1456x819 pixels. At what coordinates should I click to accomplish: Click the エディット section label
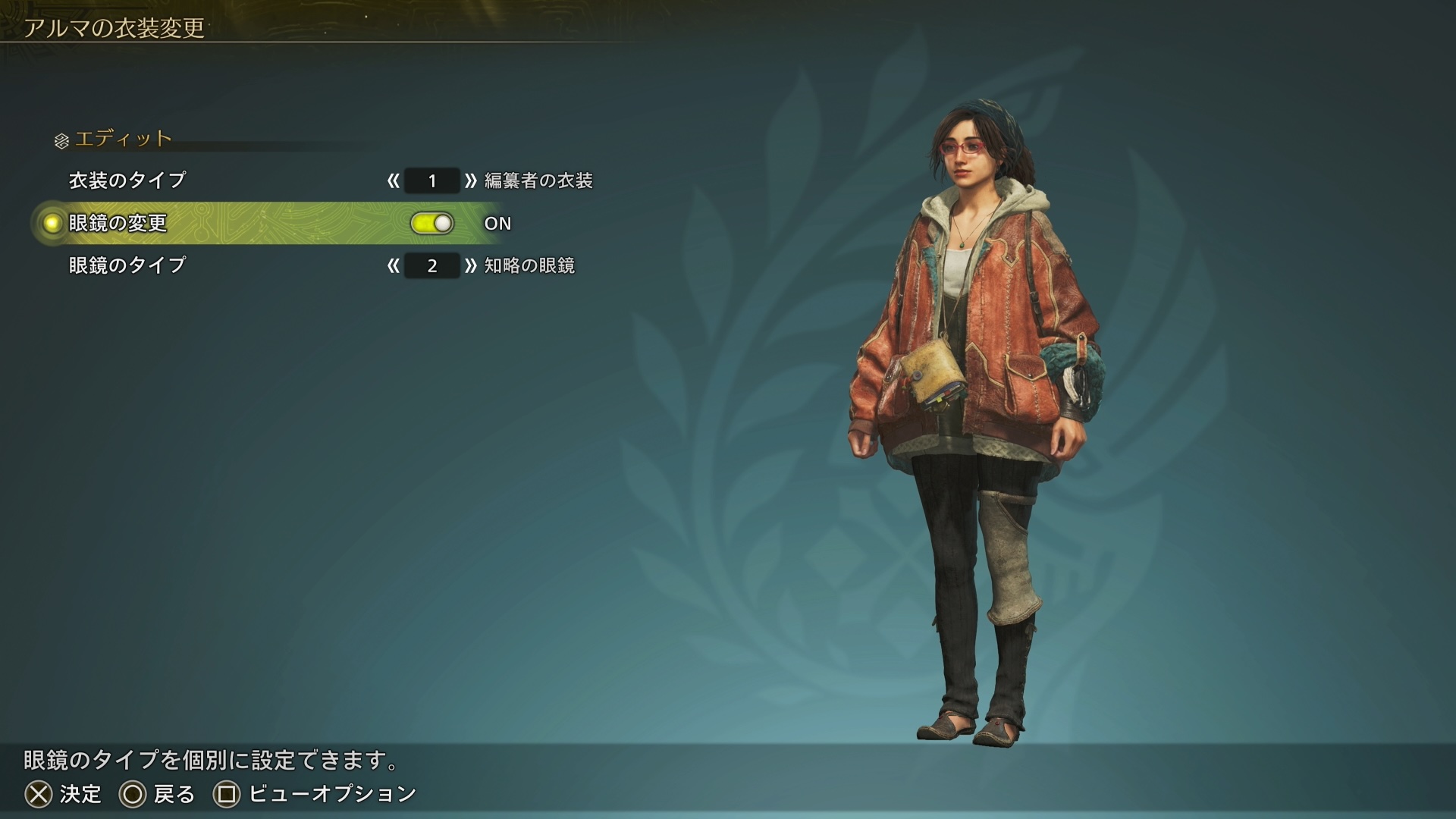(x=121, y=139)
